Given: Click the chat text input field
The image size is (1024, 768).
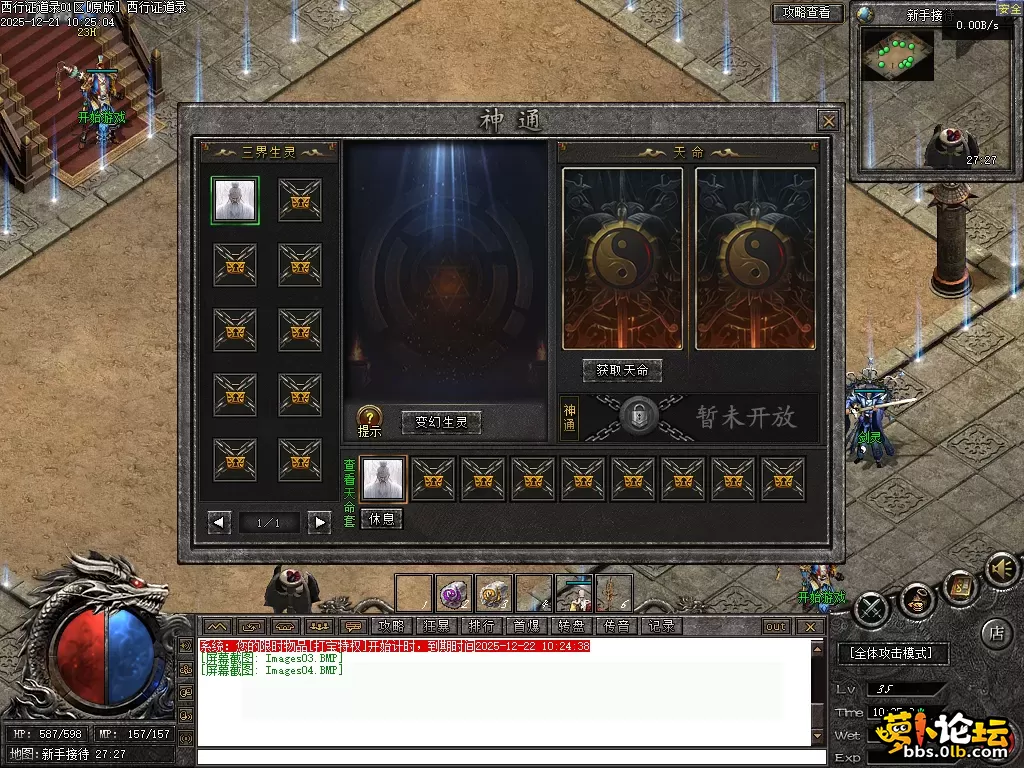Looking at the screenshot, I should coord(510,757).
